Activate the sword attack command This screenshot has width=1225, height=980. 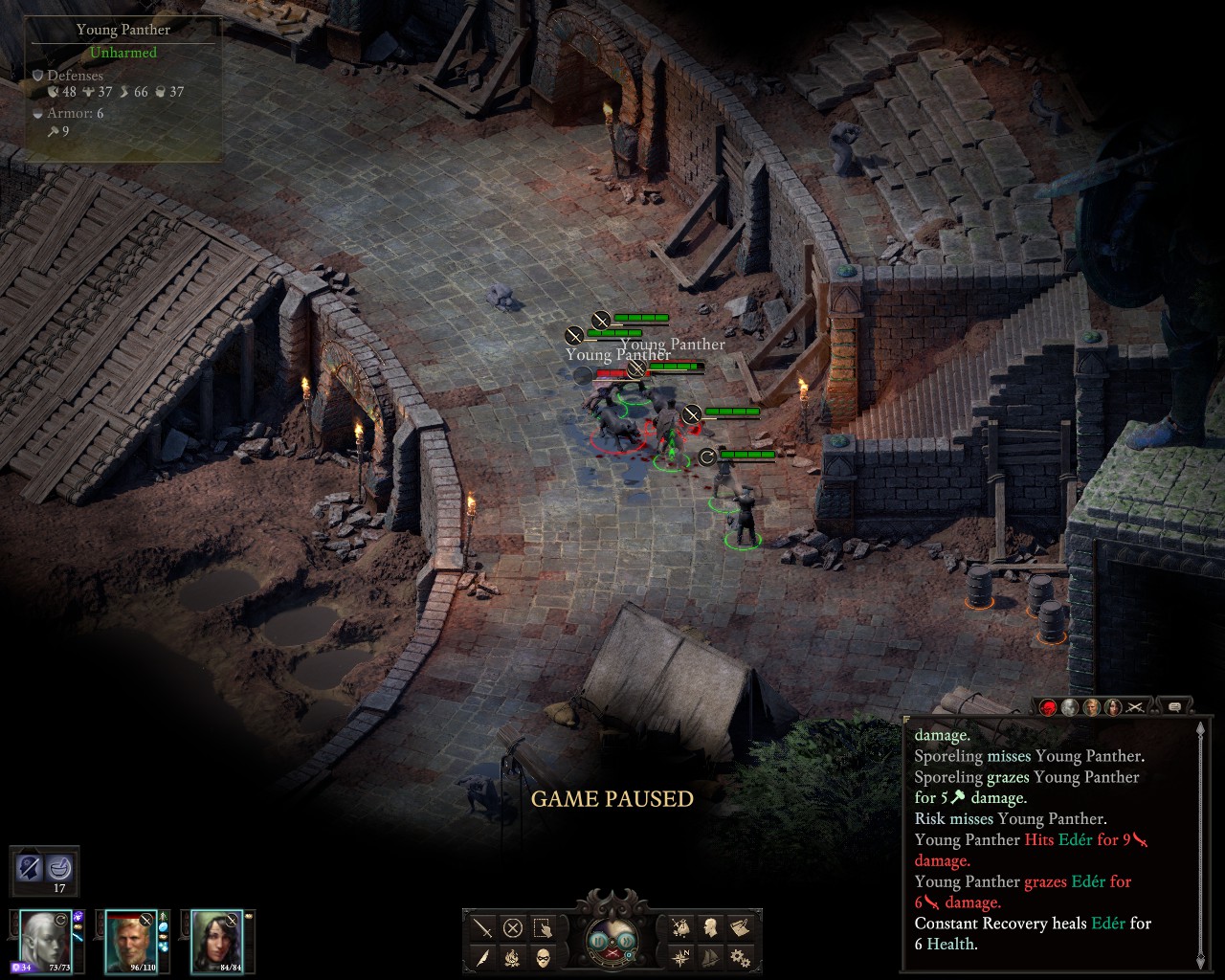482,927
